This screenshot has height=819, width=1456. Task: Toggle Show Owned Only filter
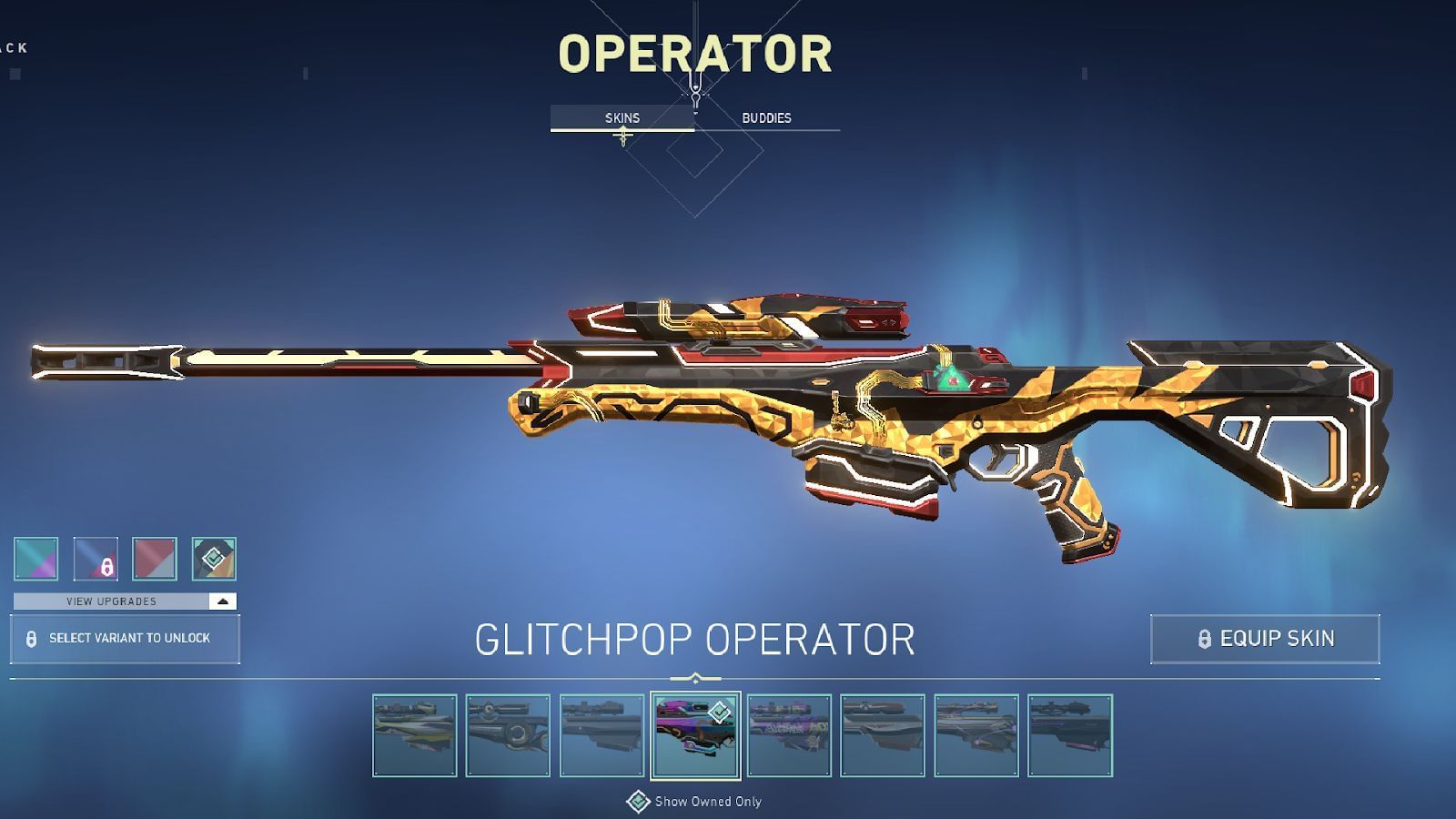pyautogui.click(x=696, y=800)
